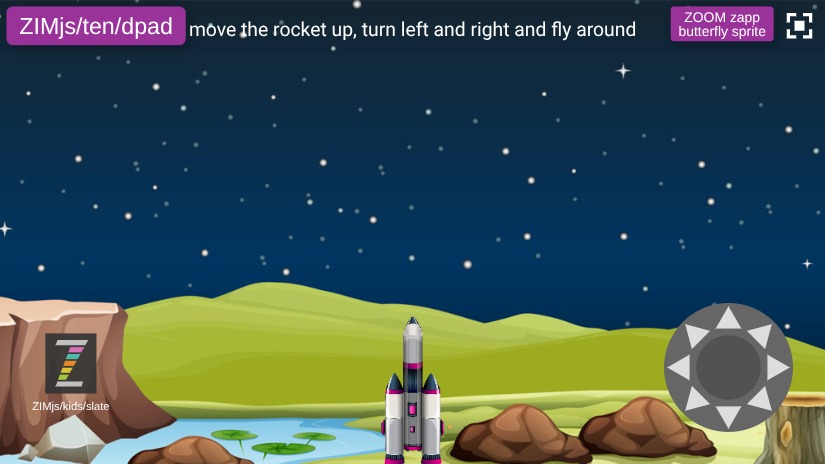Click the D-pad center circle
Image resolution: width=825 pixels, height=464 pixels.
click(728, 368)
